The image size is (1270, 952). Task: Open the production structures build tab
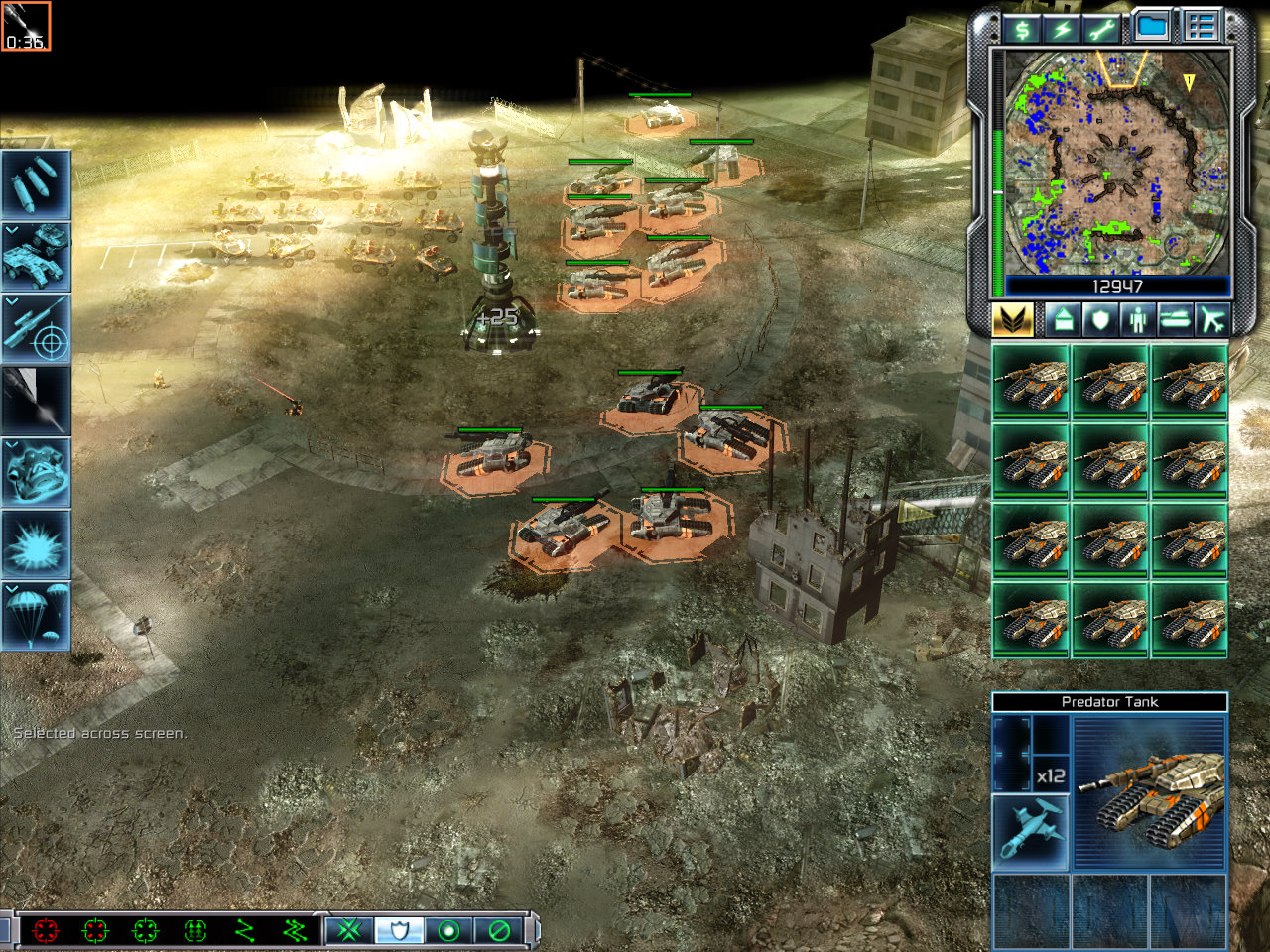1063,320
